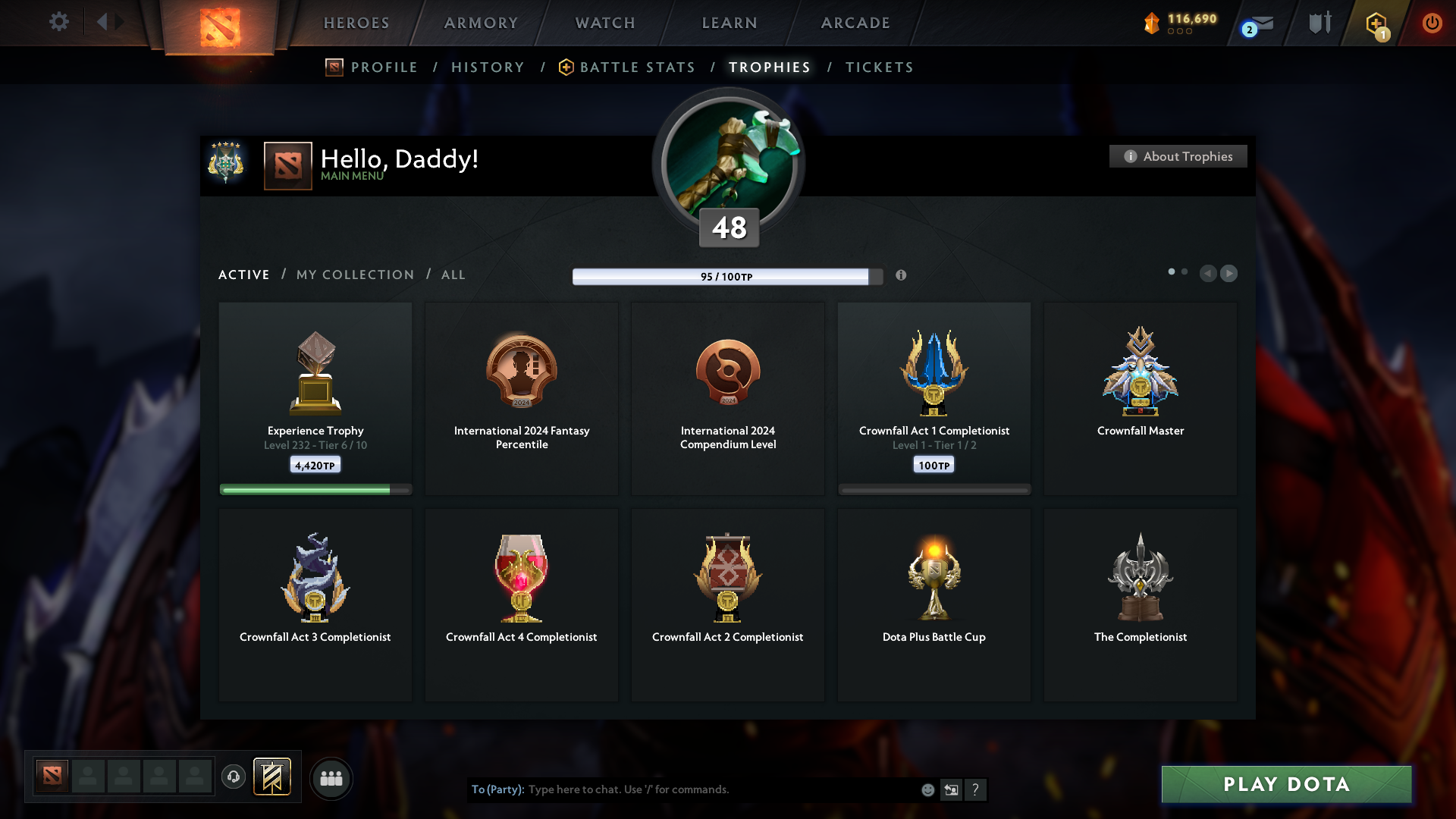
Task: Go back with the left trophy arrow
Action: 1209,274
